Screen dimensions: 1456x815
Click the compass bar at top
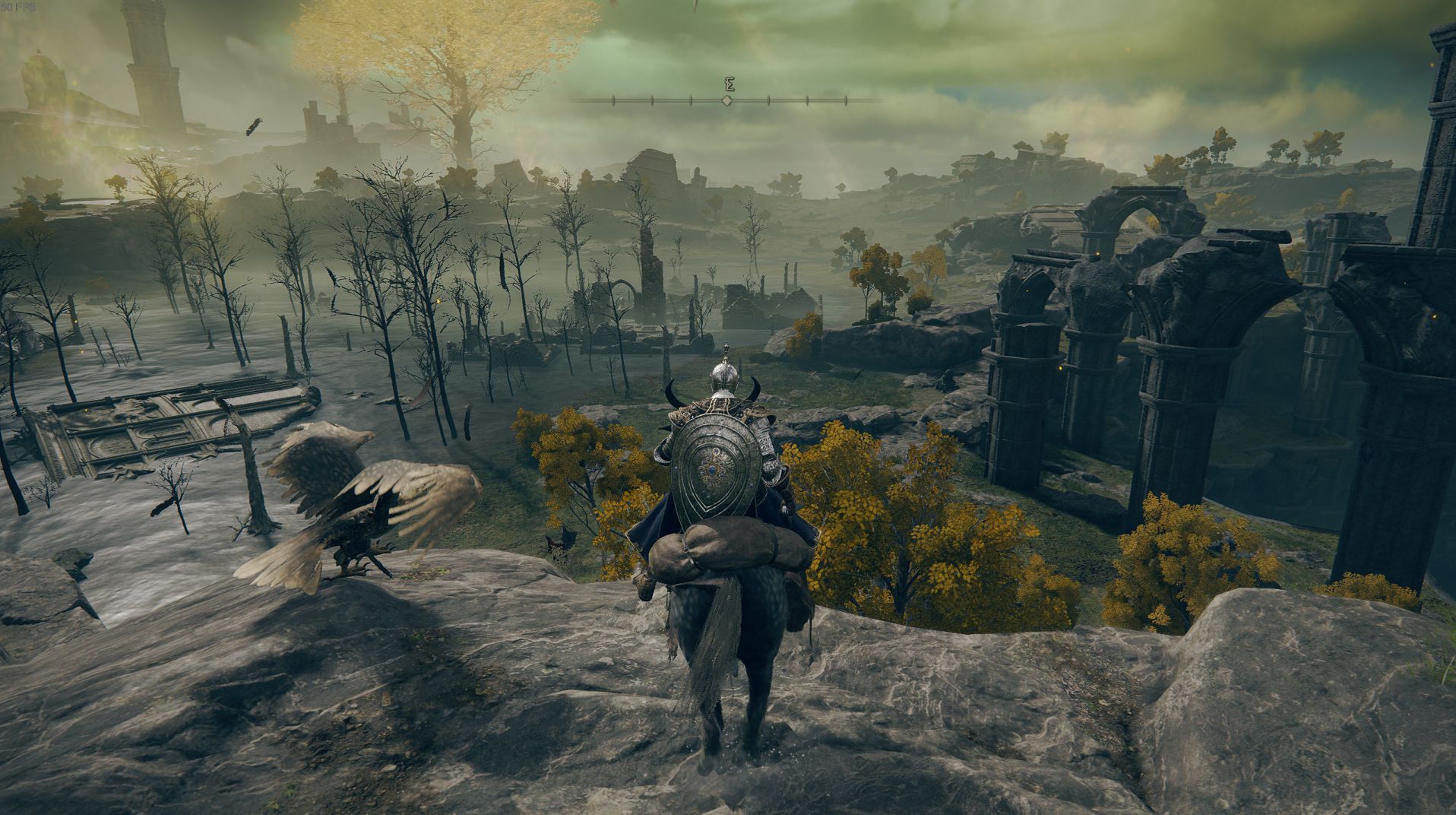click(727, 100)
